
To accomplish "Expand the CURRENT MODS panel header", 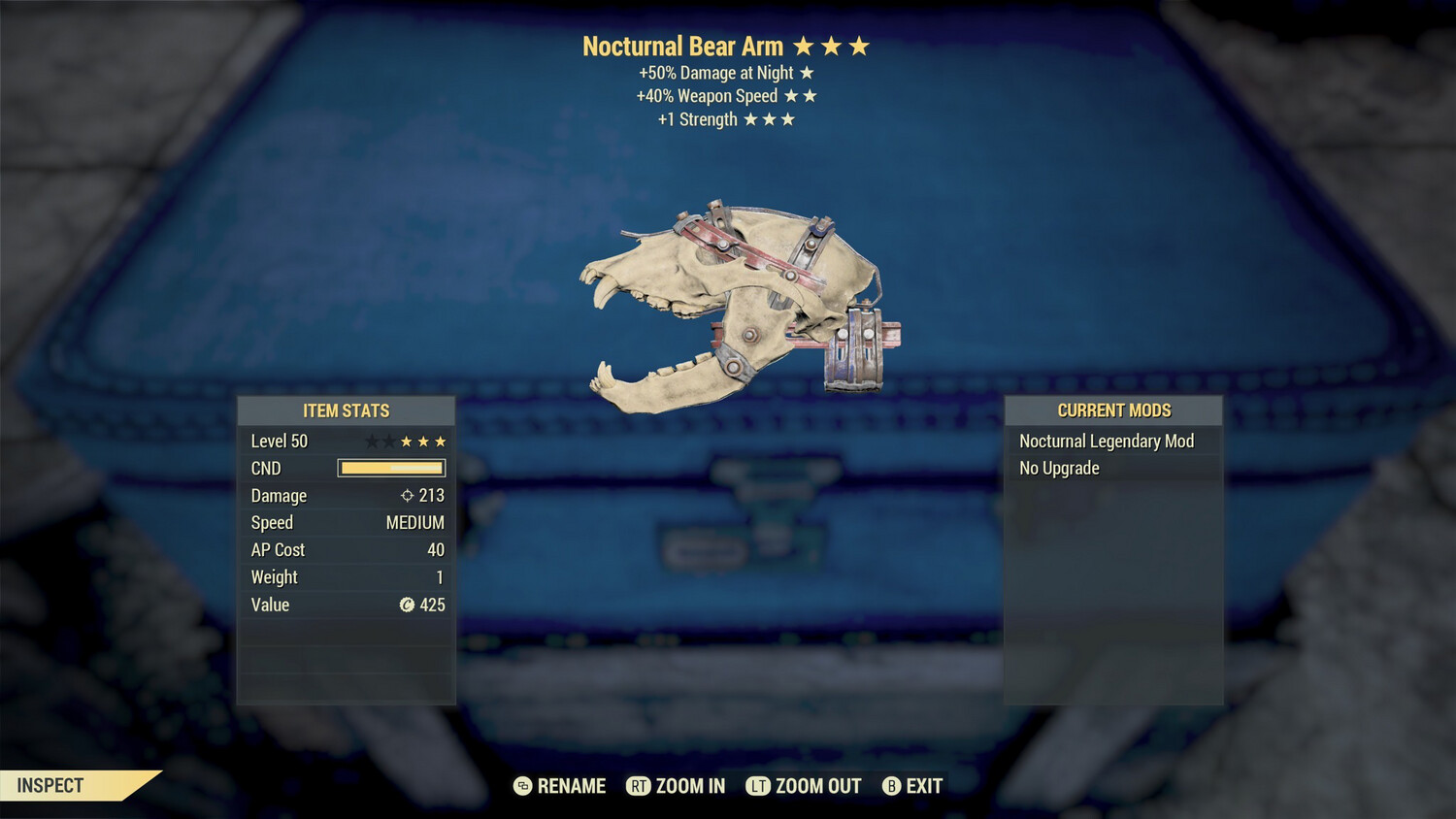I will pyautogui.click(x=1113, y=410).
